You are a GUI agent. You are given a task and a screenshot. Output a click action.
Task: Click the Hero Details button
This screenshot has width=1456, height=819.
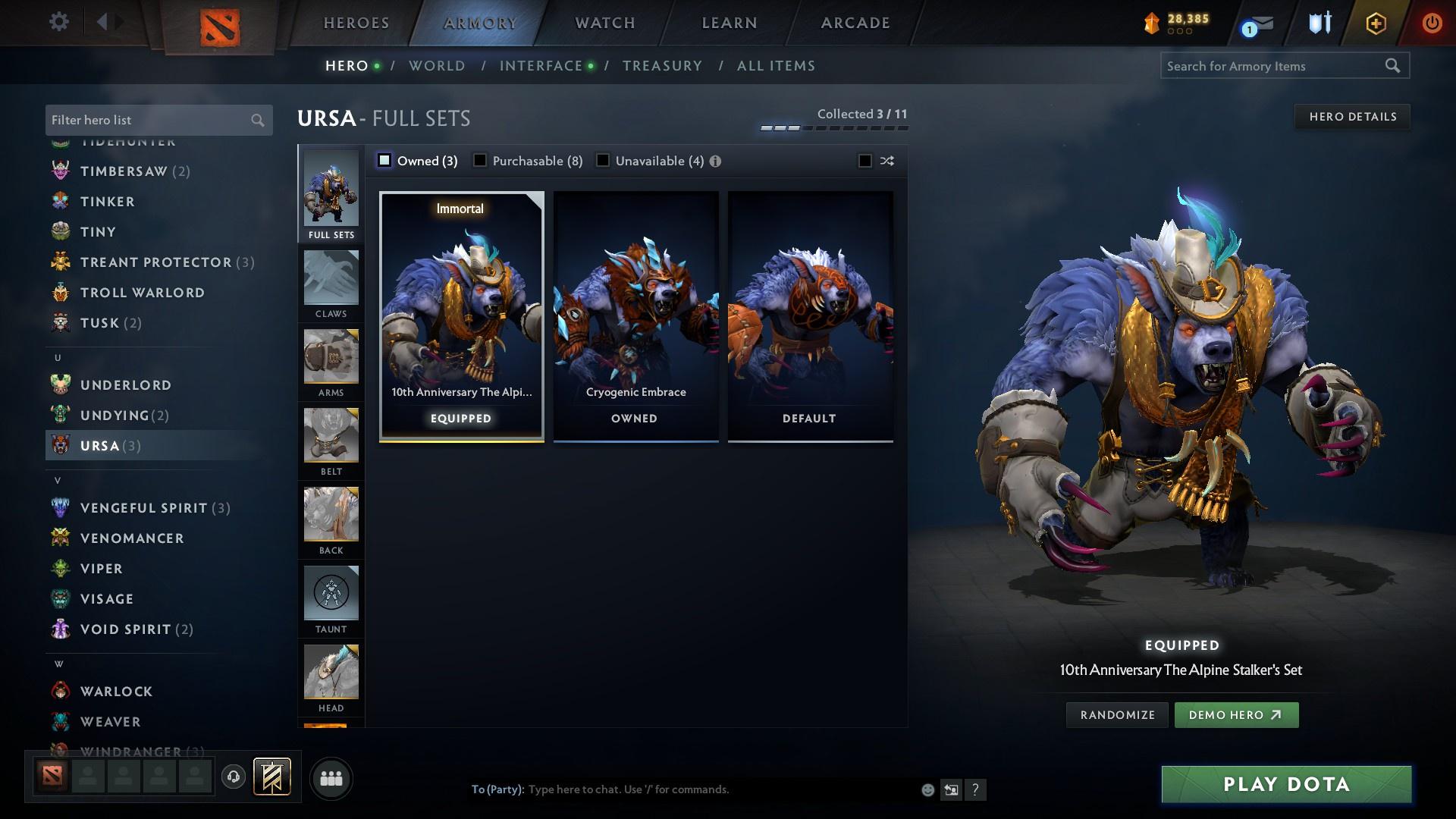1352,116
